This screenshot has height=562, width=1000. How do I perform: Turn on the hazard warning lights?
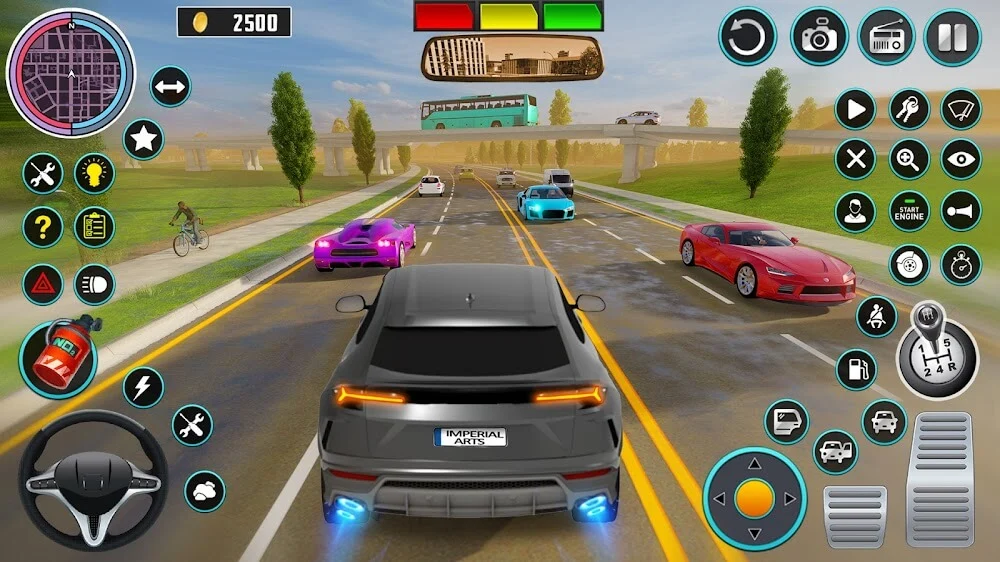pyautogui.click(x=42, y=284)
